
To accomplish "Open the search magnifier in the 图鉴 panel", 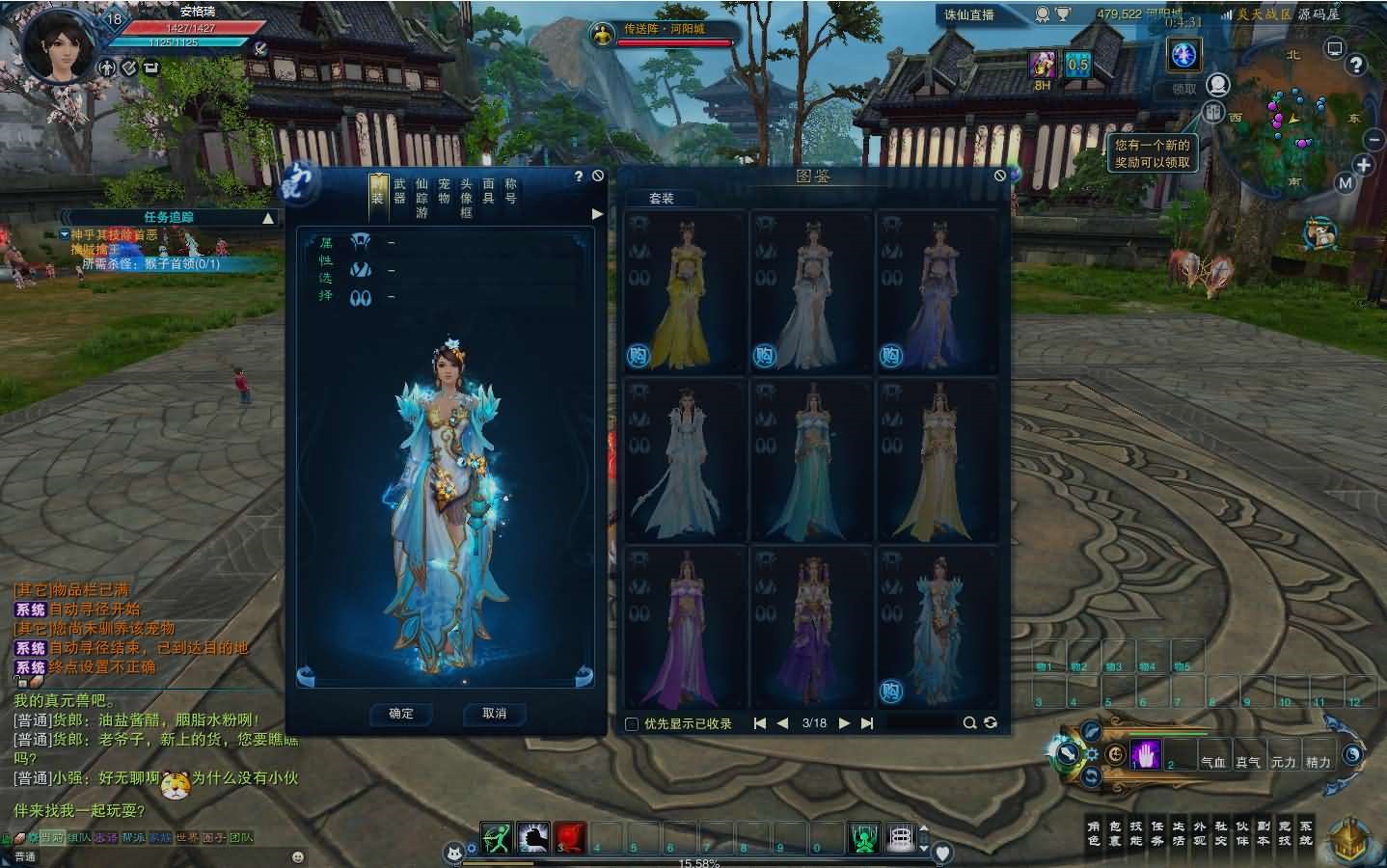I will (969, 721).
